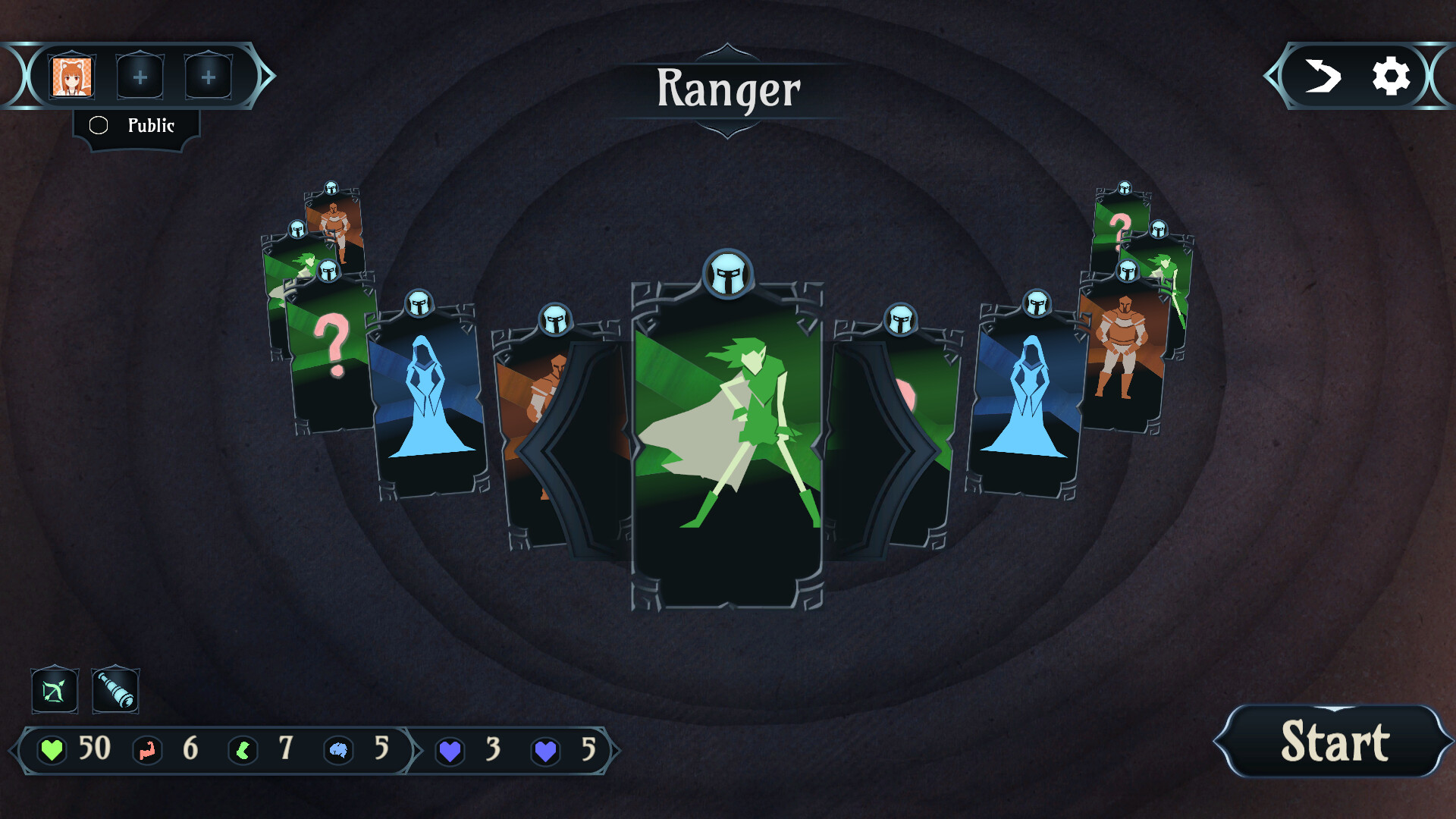Image resolution: width=1456 pixels, height=819 pixels.
Task: Enable the Public lobby checkbox
Action: (99, 125)
